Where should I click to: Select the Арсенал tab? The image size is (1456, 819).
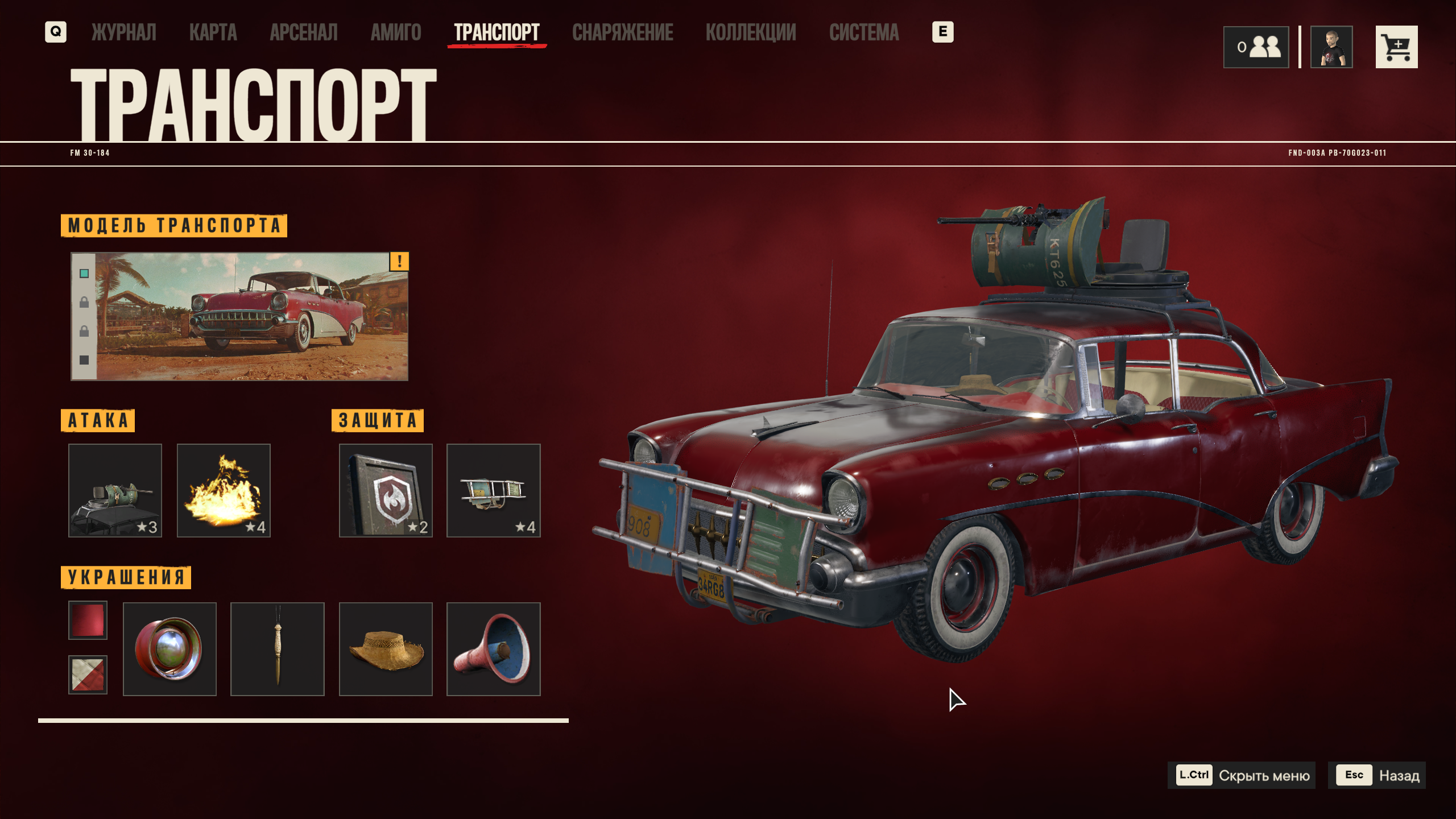tap(304, 32)
